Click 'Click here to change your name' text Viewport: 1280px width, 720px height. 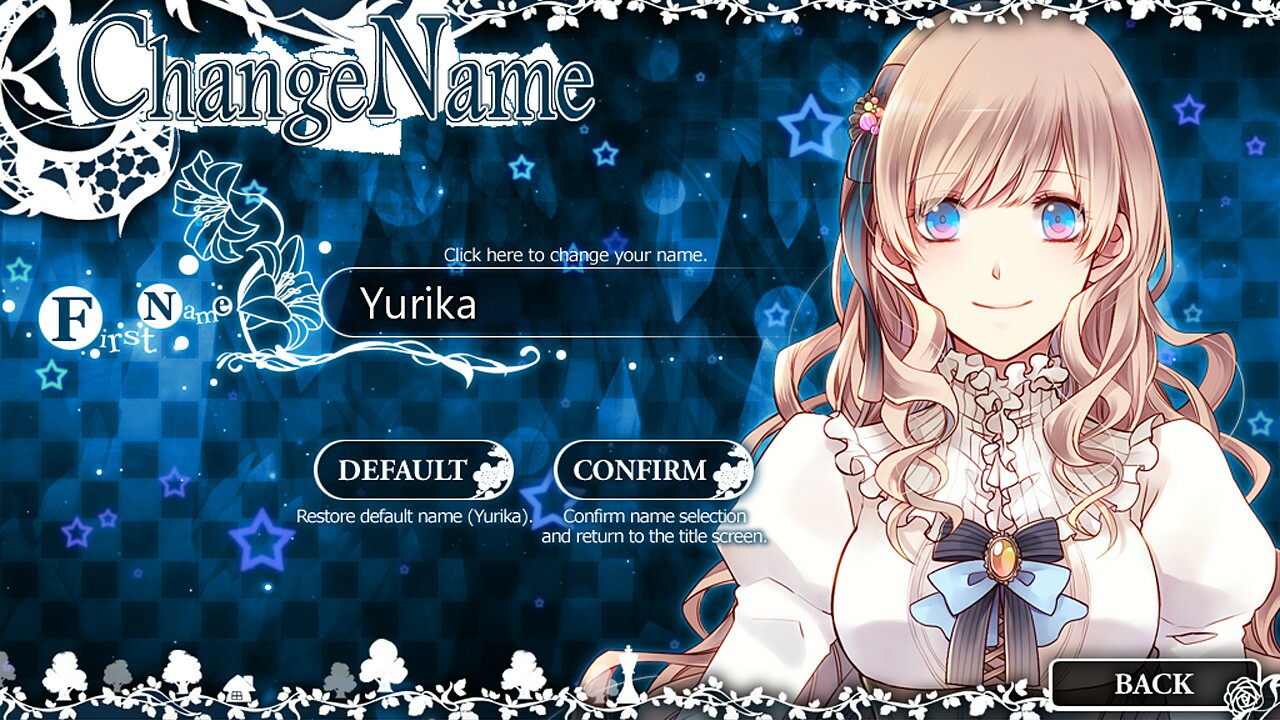tap(575, 255)
